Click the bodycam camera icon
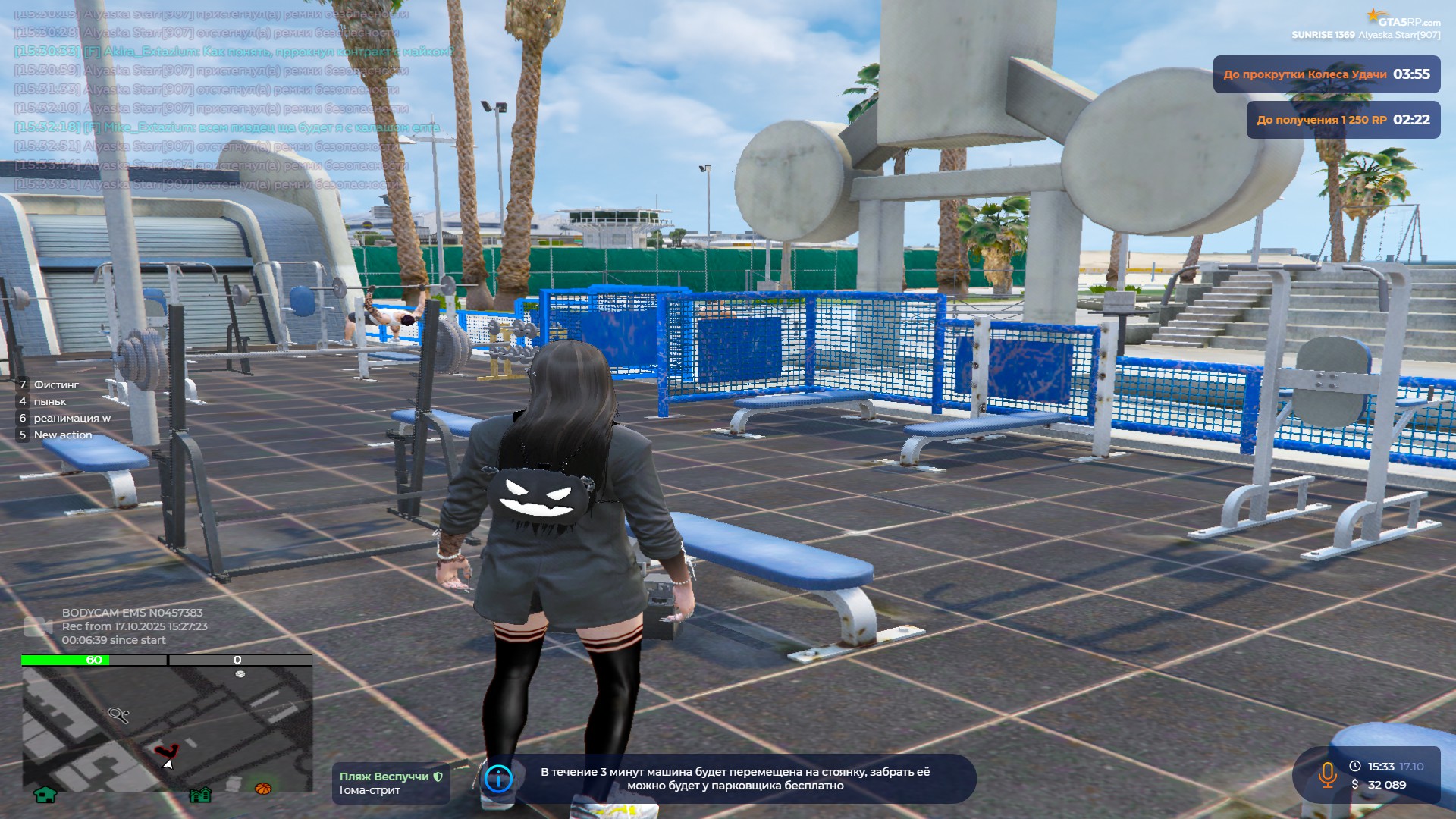Image resolution: width=1456 pixels, height=819 pixels. pos(38,626)
